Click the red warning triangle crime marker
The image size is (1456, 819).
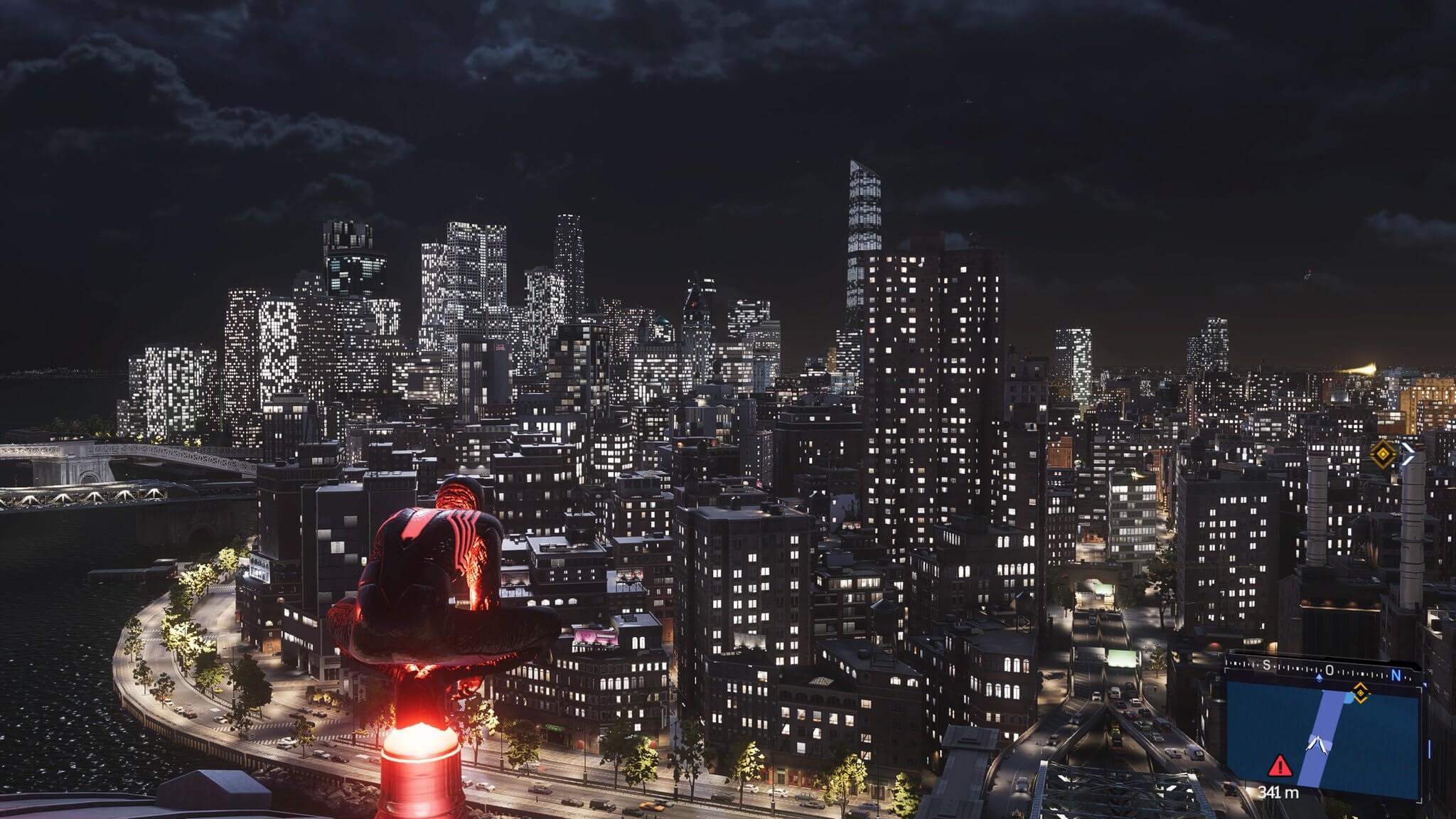1280,766
